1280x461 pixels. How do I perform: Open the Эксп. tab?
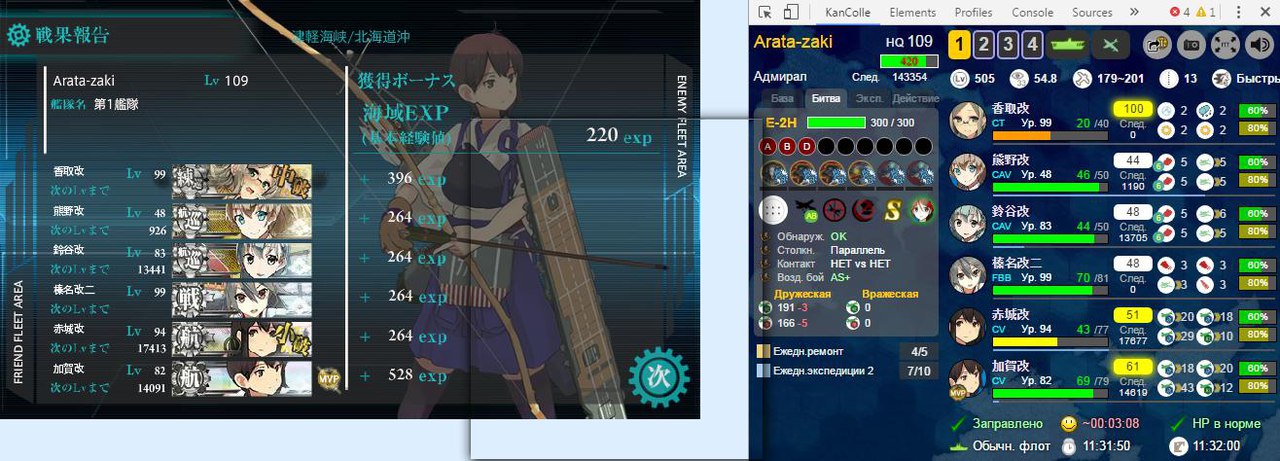coord(870,98)
